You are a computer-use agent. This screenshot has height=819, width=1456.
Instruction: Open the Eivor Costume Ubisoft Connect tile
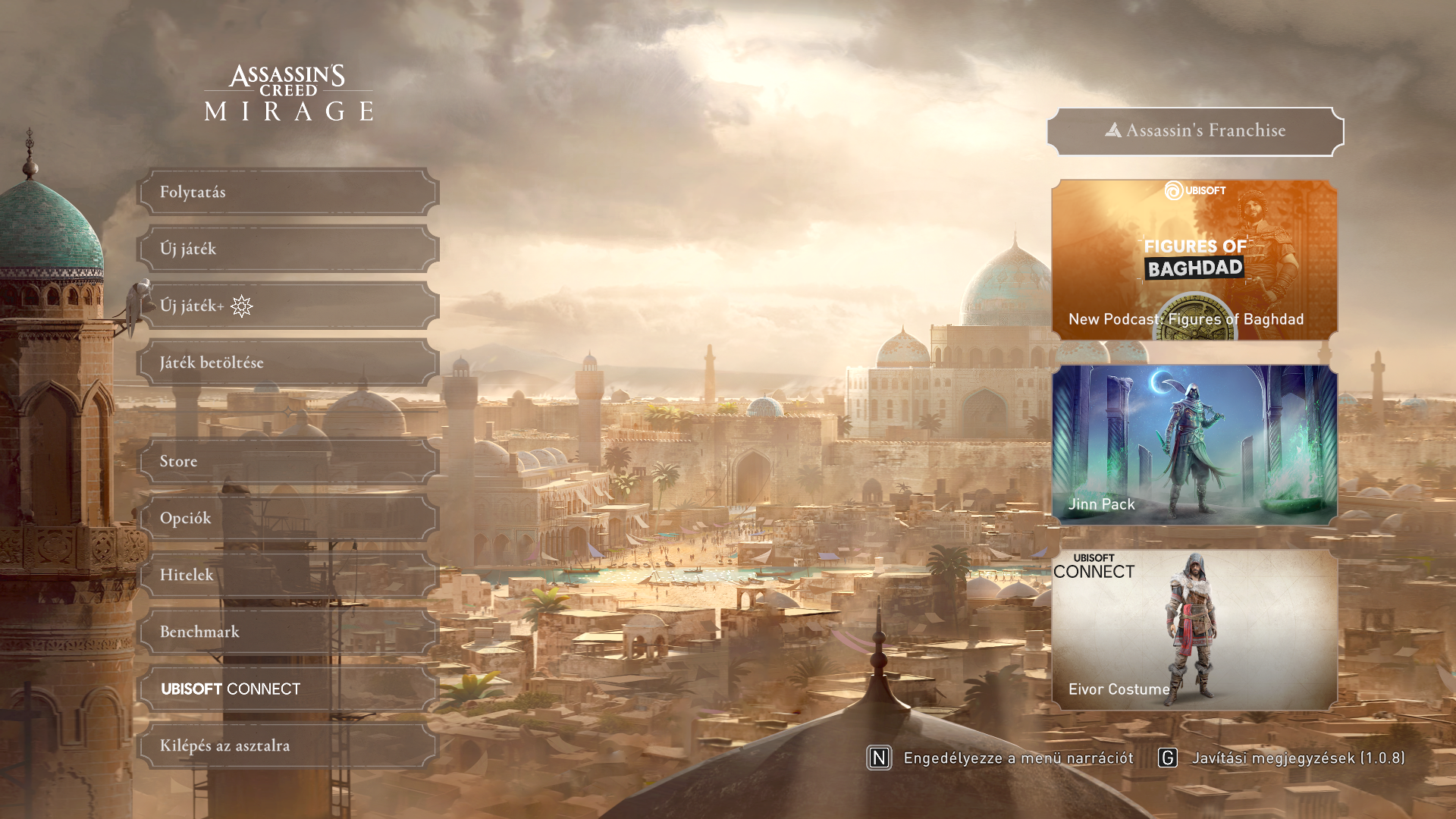click(1194, 630)
